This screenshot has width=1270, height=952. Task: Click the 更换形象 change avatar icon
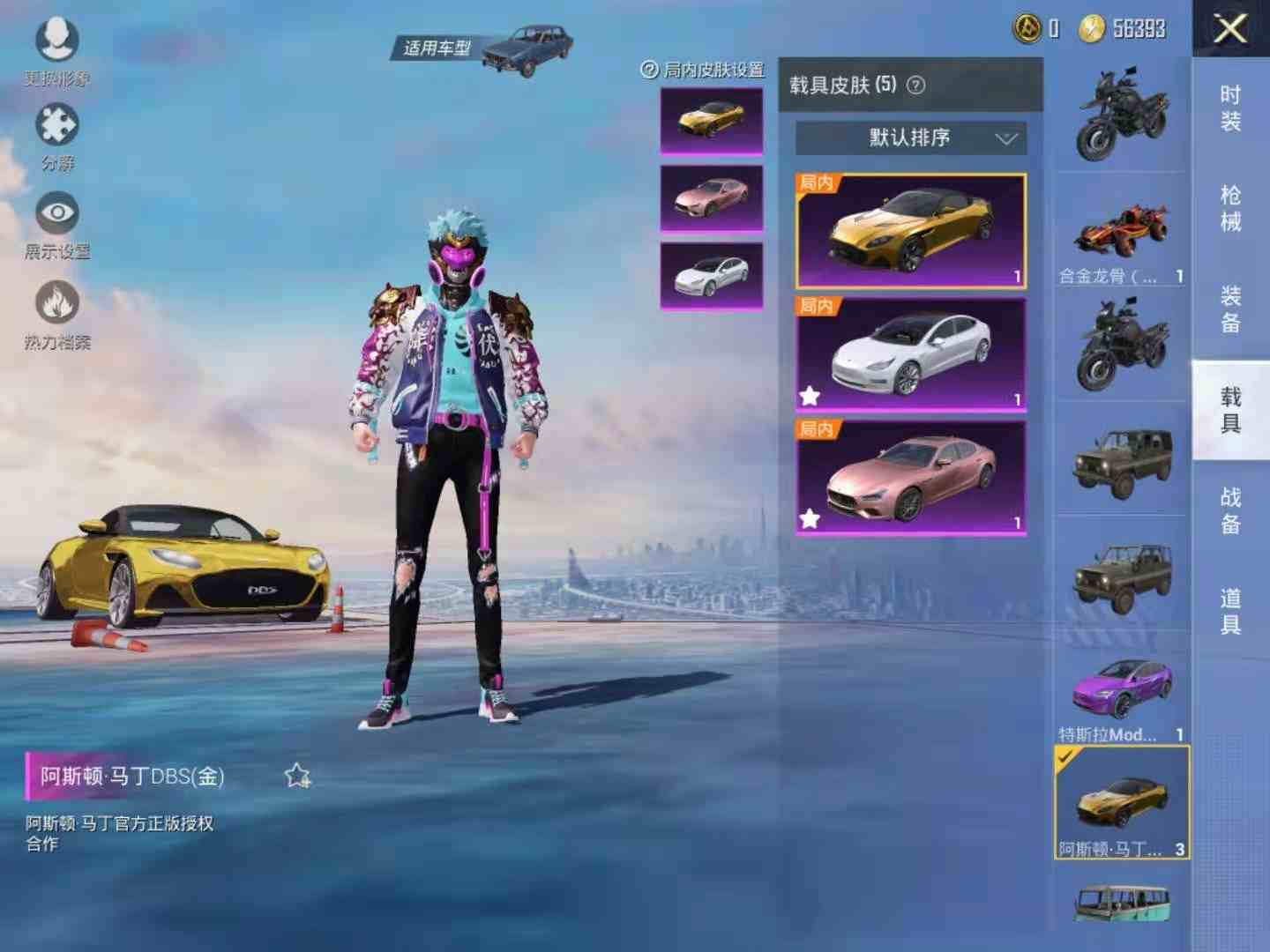[x=57, y=41]
